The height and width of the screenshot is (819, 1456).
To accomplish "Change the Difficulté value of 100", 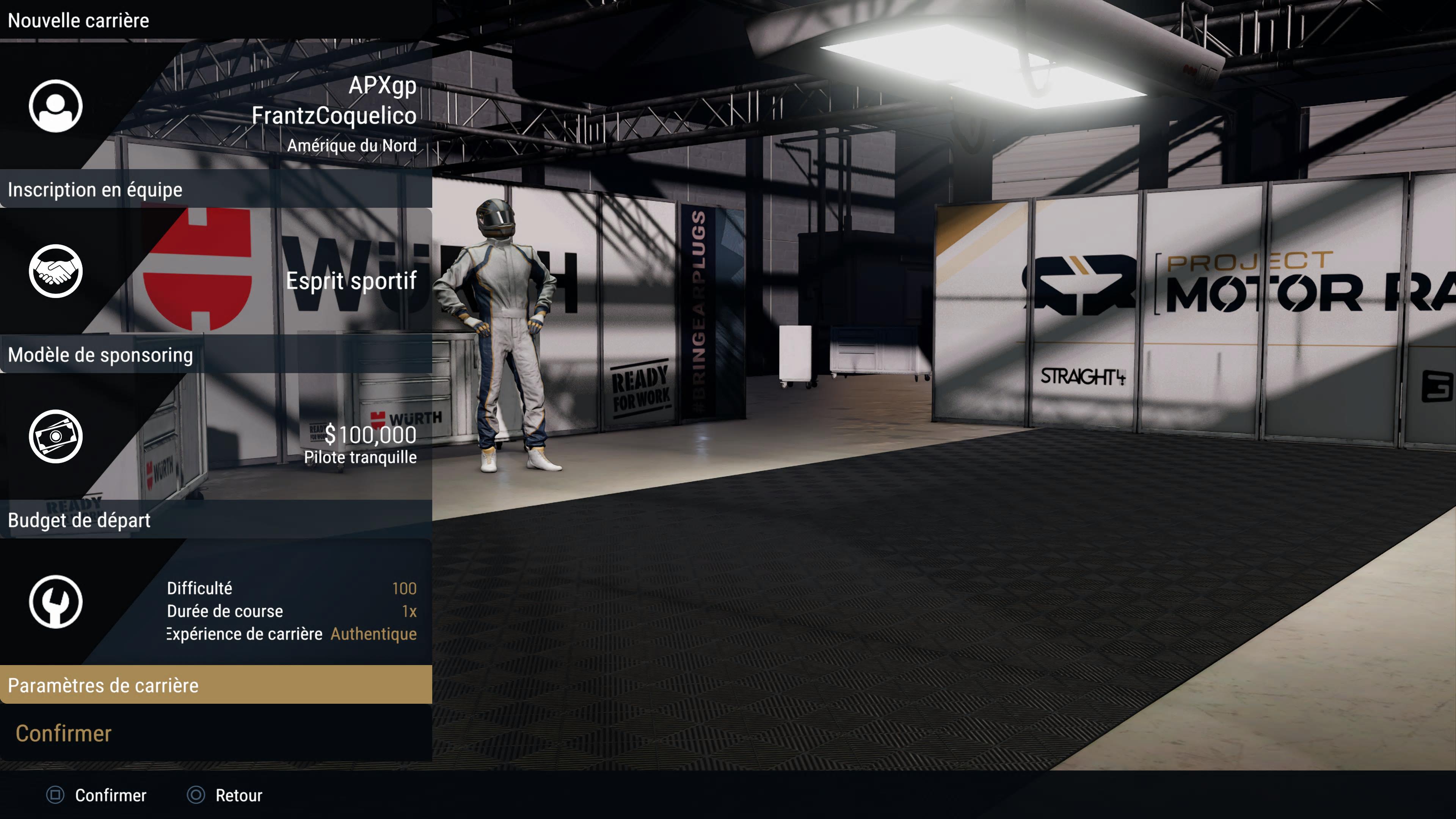I will [x=403, y=588].
